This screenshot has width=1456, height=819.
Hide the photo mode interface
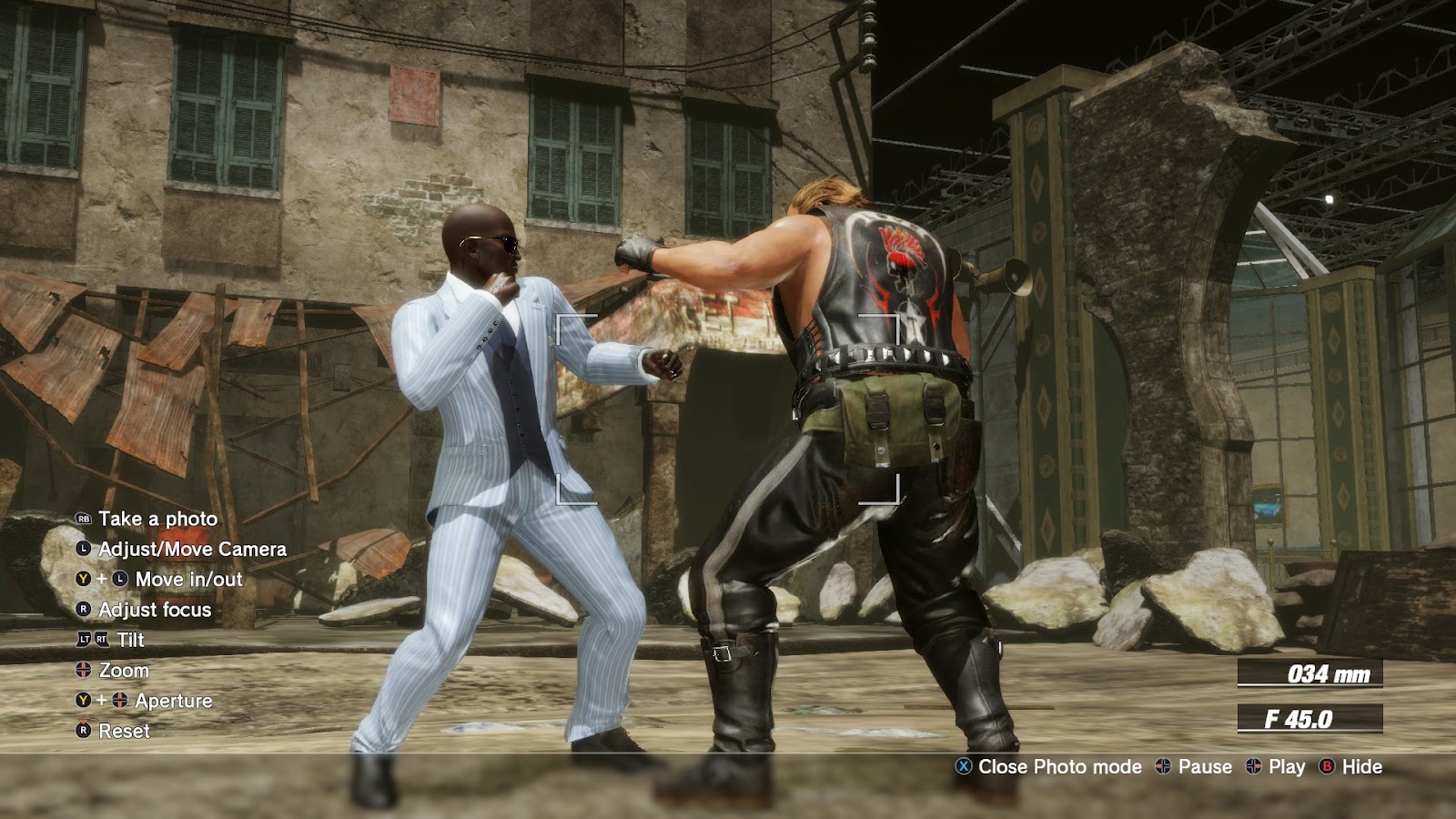point(1361,767)
